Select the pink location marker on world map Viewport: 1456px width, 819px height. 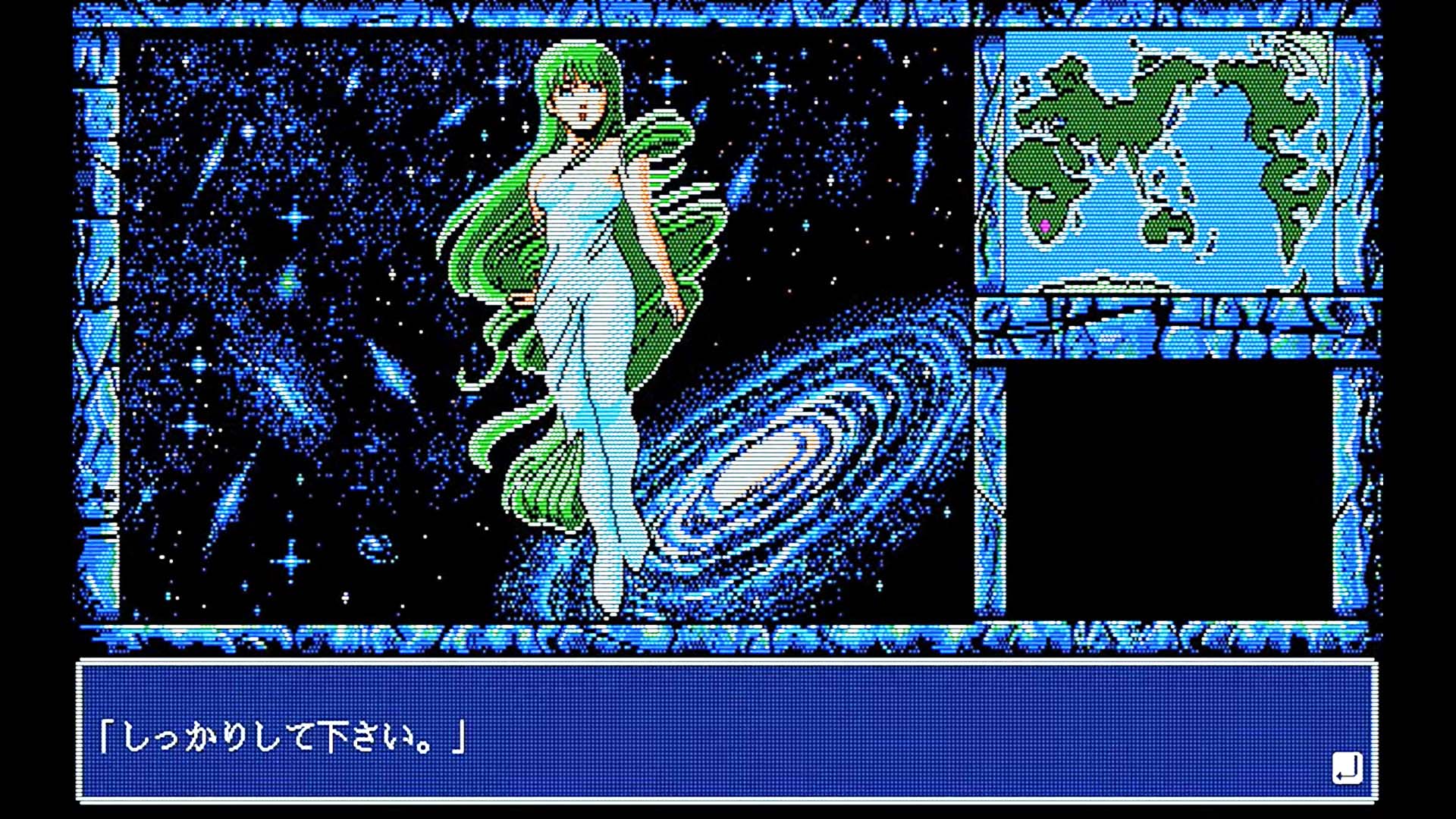pyautogui.click(x=1045, y=226)
